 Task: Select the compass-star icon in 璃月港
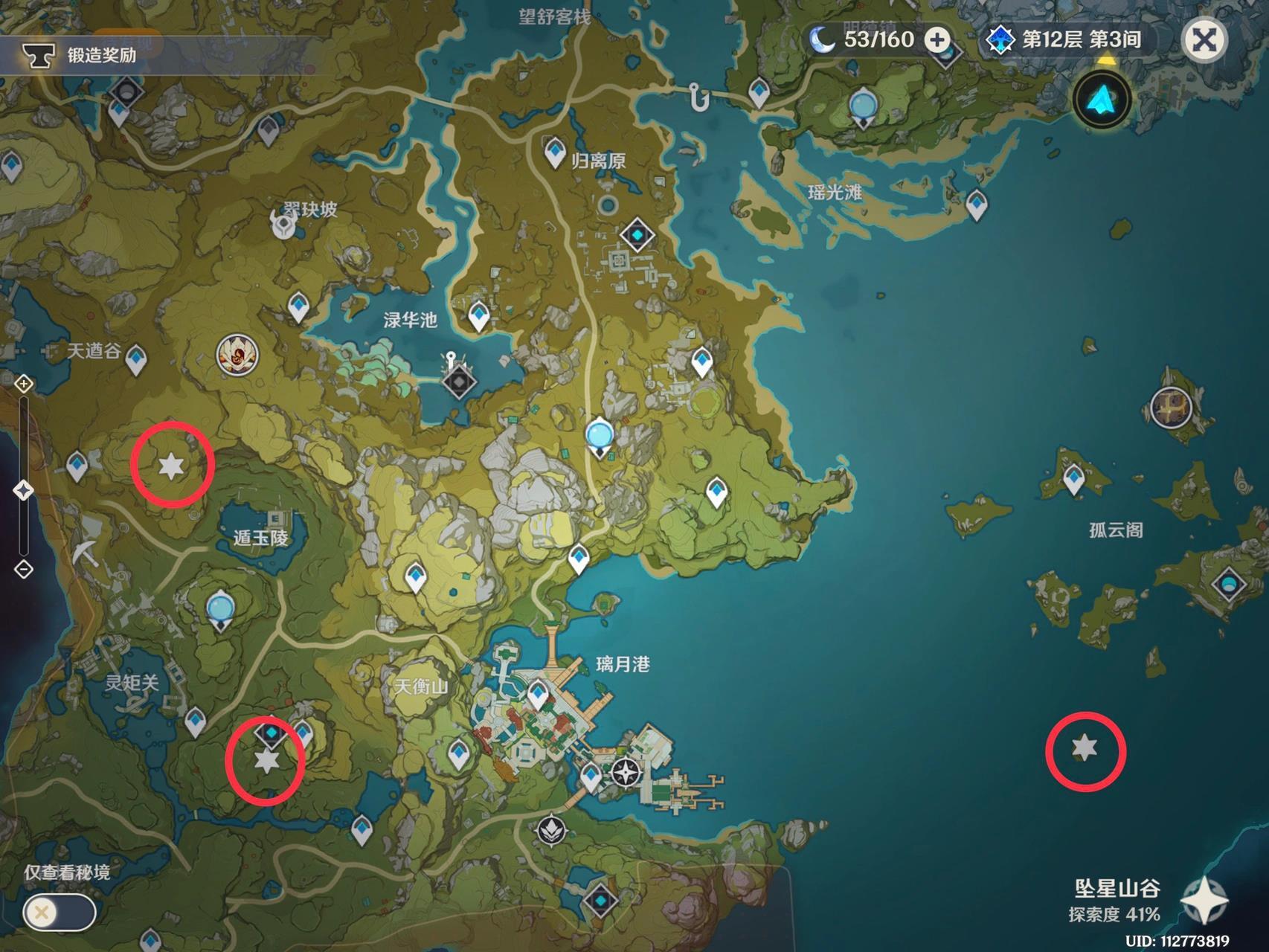pyautogui.click(x=627, y=772)
